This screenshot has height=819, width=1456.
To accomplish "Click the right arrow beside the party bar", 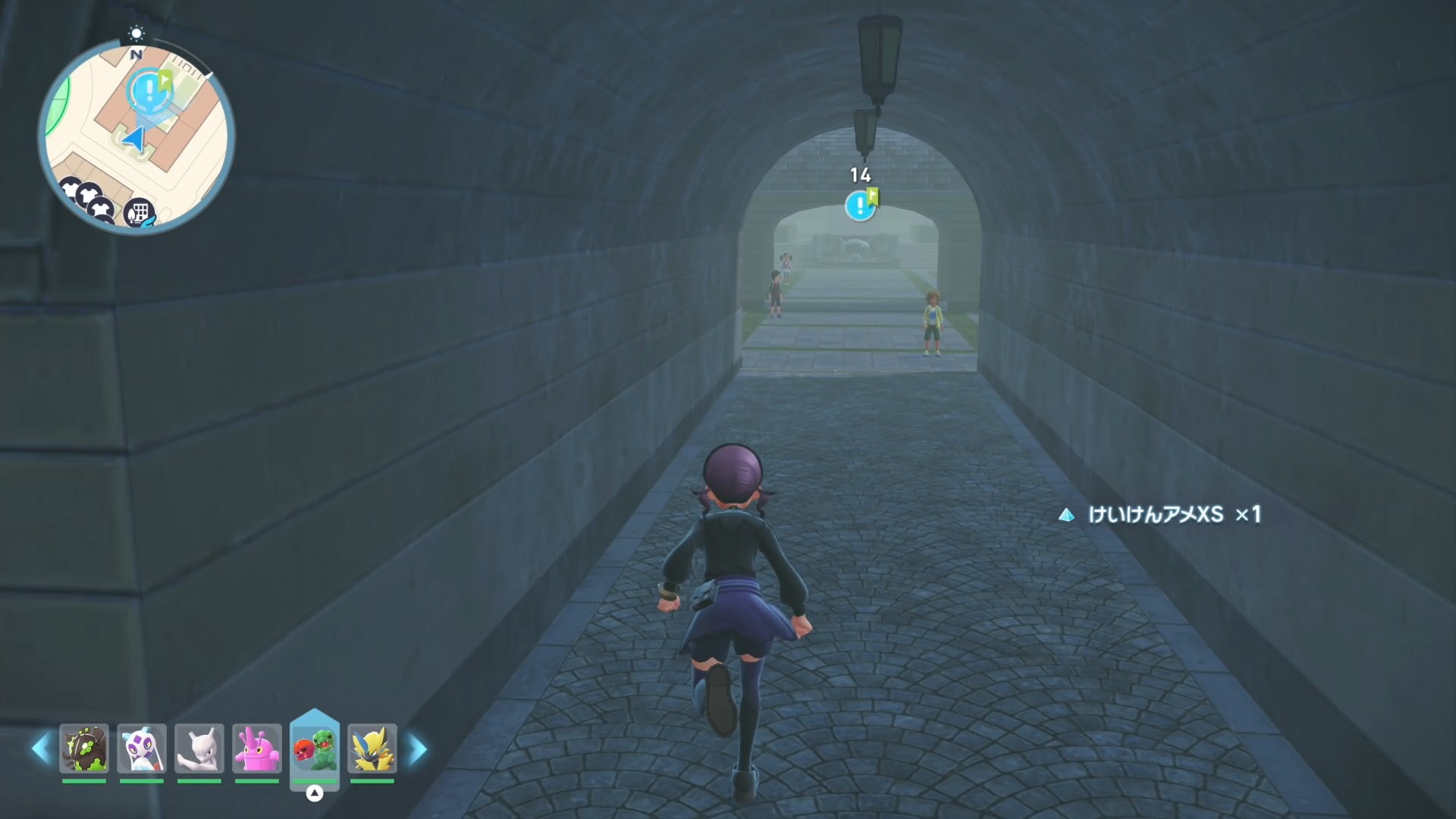I will 418,748.
